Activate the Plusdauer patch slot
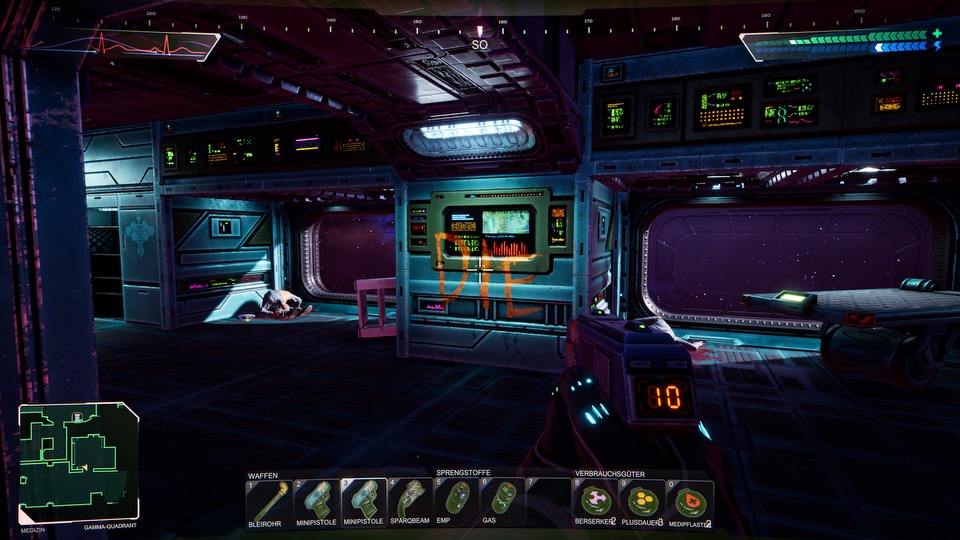The height and width of the screenshot is (540, 960). (x=642, y=500)
